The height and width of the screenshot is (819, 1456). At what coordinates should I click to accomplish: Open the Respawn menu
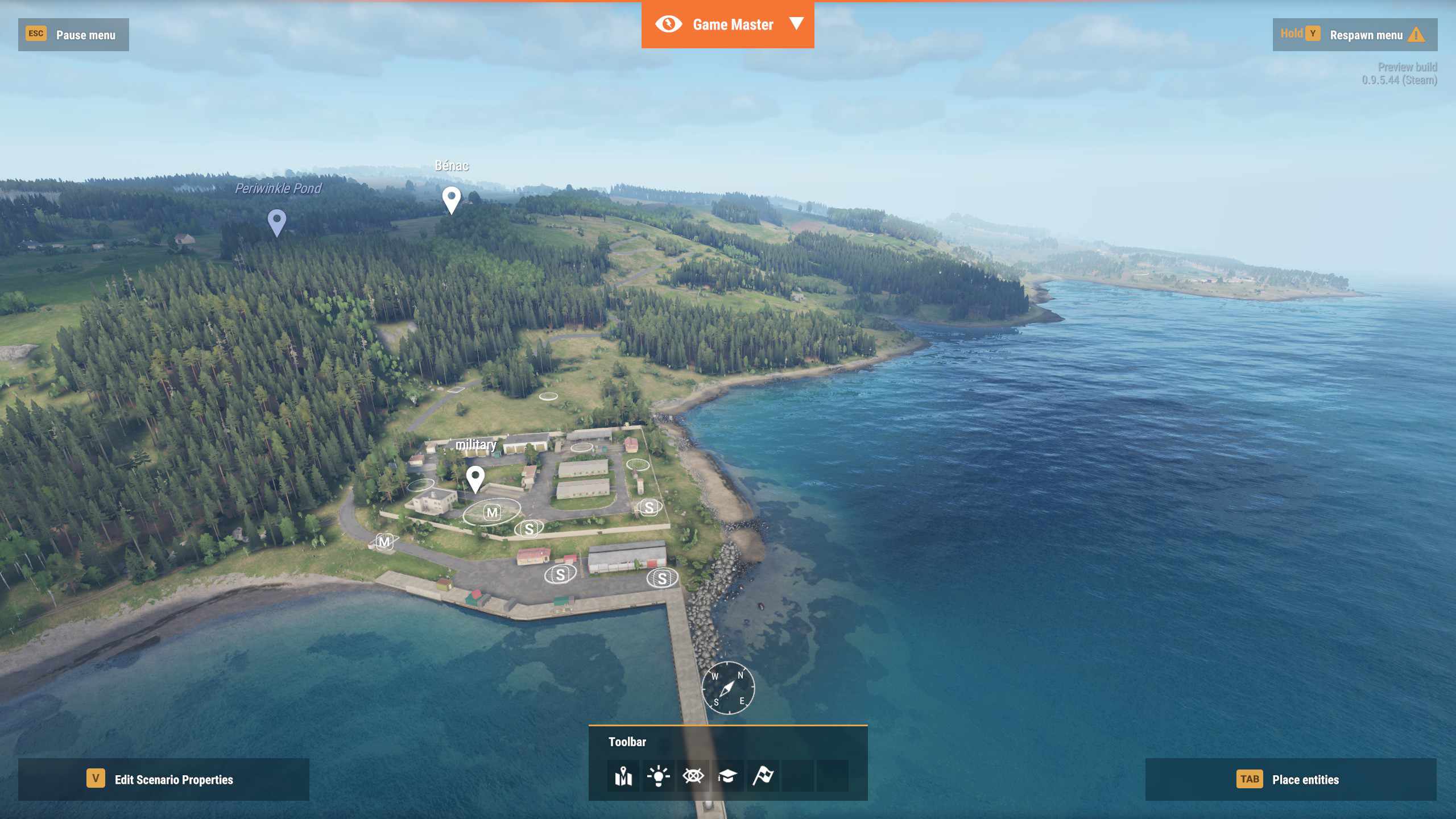(x=1355, y=35)
